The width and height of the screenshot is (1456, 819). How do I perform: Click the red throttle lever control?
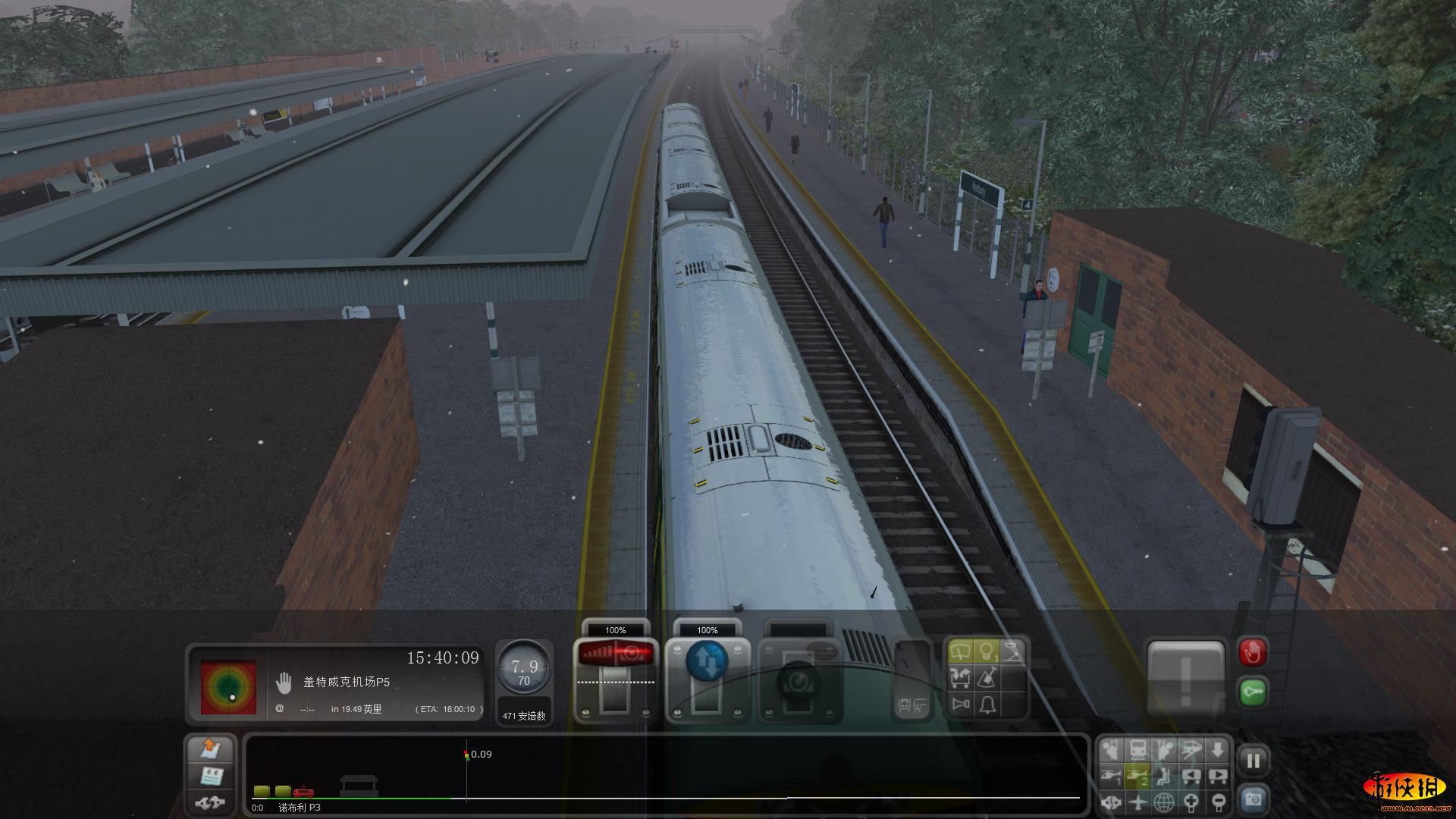(x=615, y=655)
